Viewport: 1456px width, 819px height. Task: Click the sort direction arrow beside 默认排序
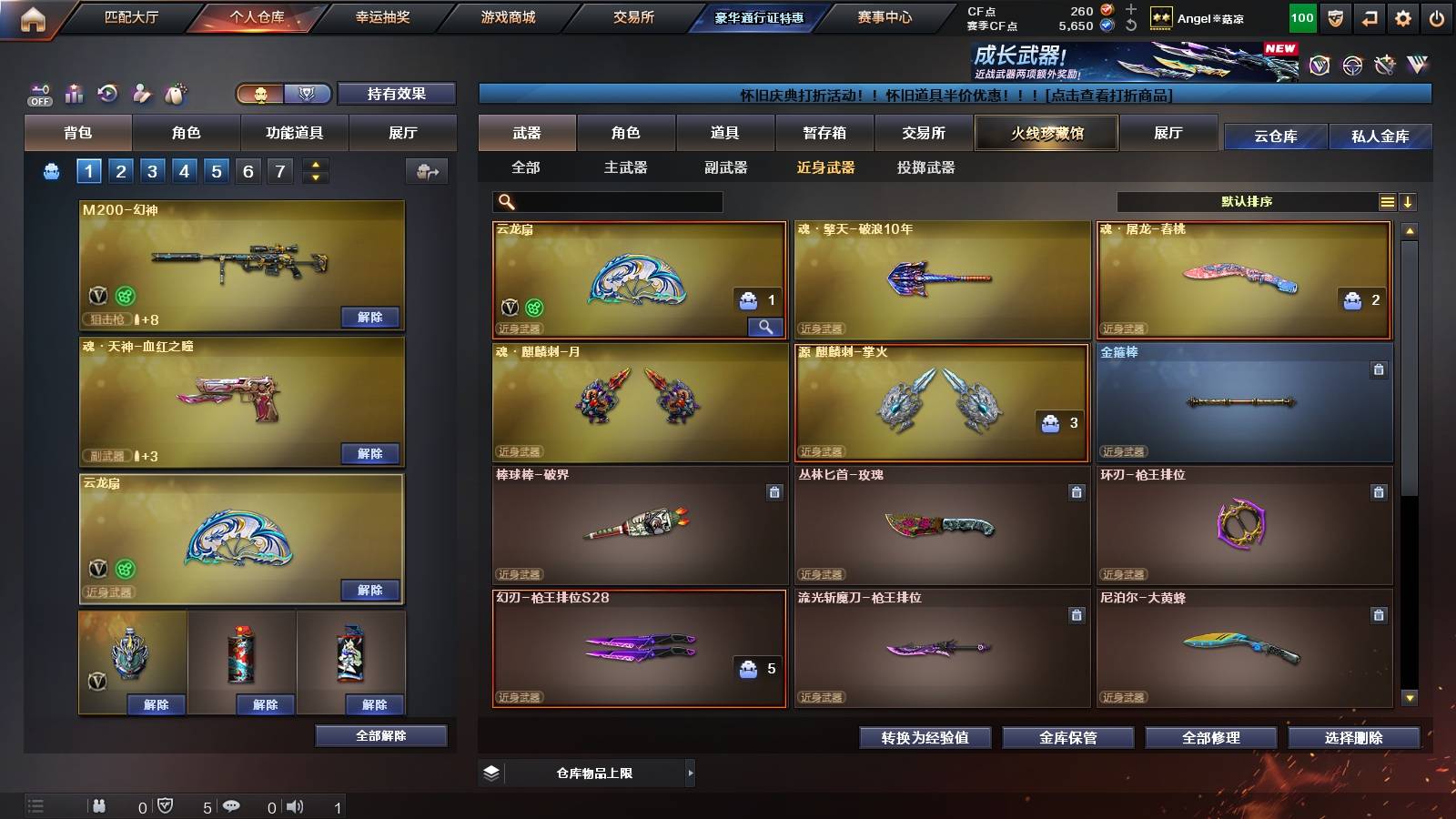click(x=1409, y=201)
